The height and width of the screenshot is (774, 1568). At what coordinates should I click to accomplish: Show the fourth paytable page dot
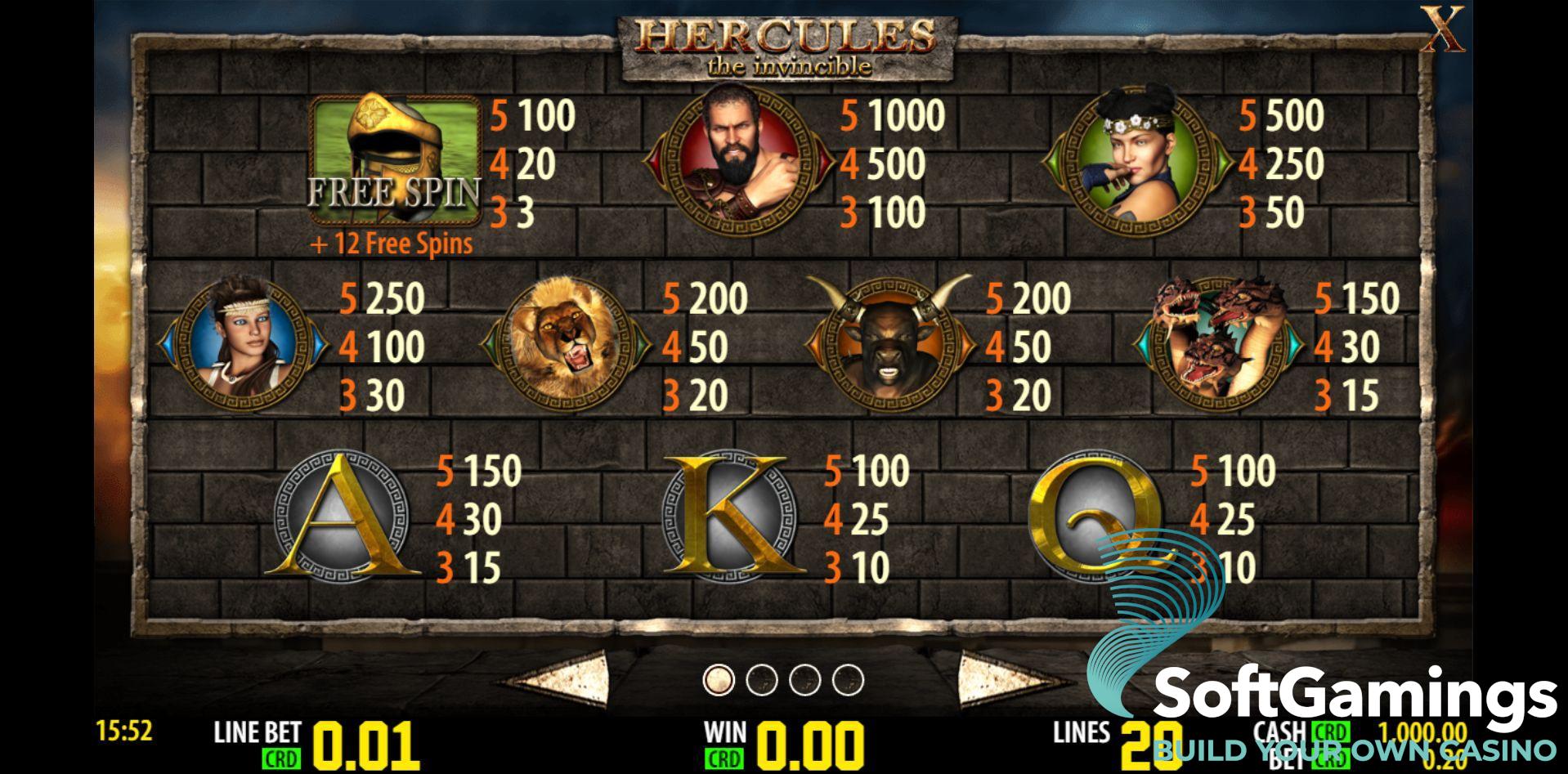[x=848, y=679]
